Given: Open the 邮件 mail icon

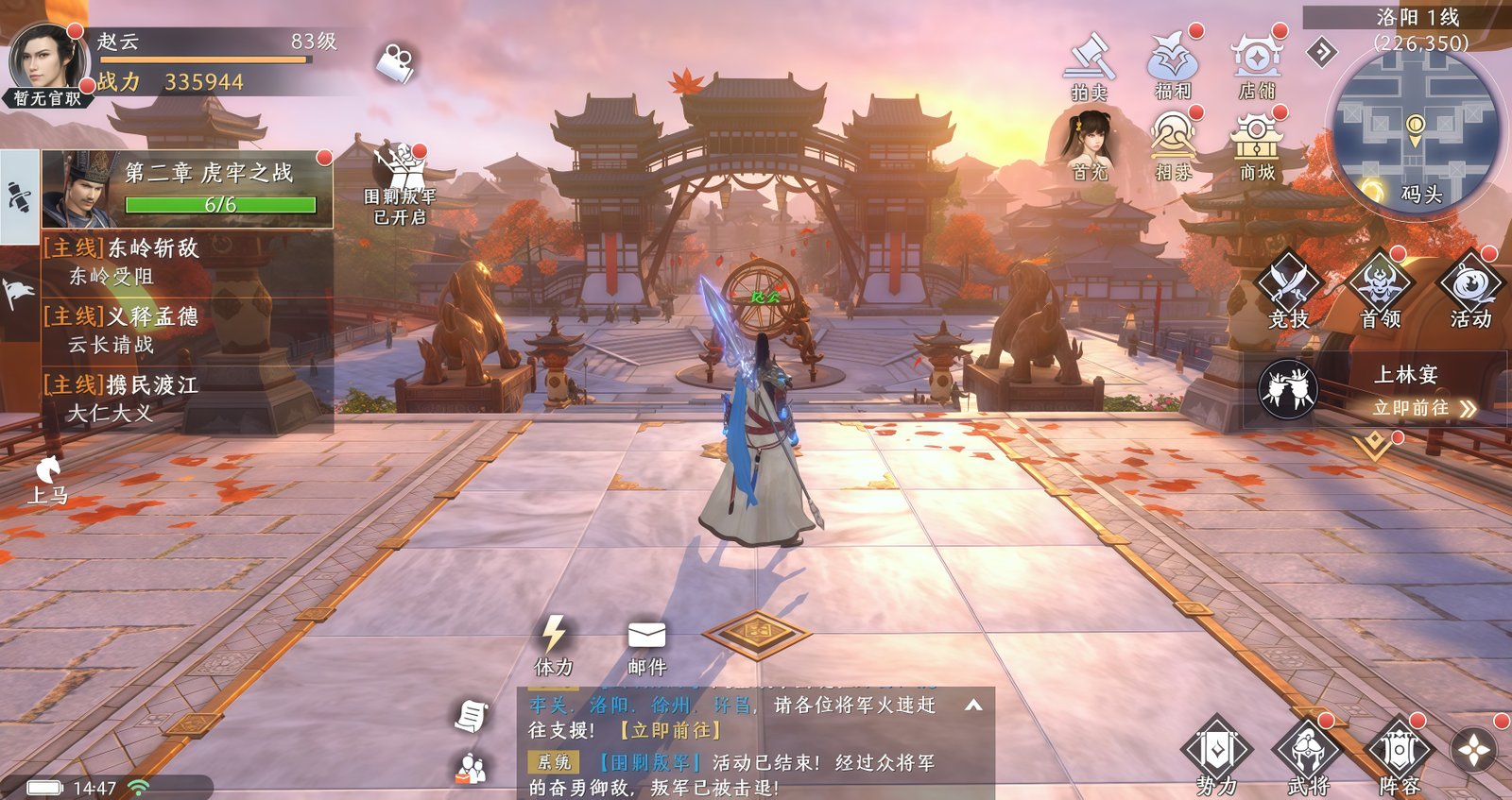Looking at the screenshot, I should [646, 645].
